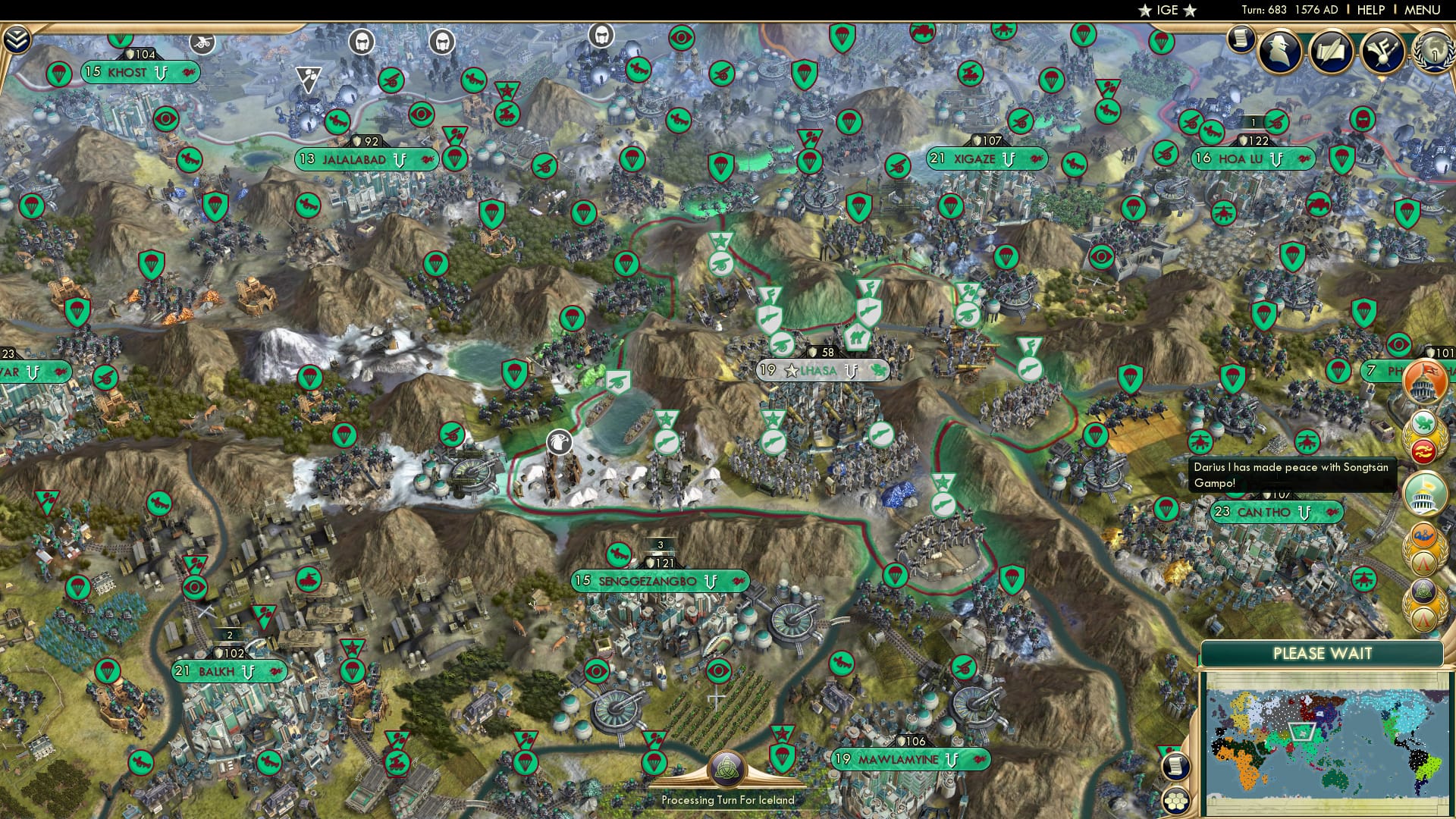Open the Social Policies screen icon
The image size is (1456, 819).
pyautogui.click(x=1331, y=53)
